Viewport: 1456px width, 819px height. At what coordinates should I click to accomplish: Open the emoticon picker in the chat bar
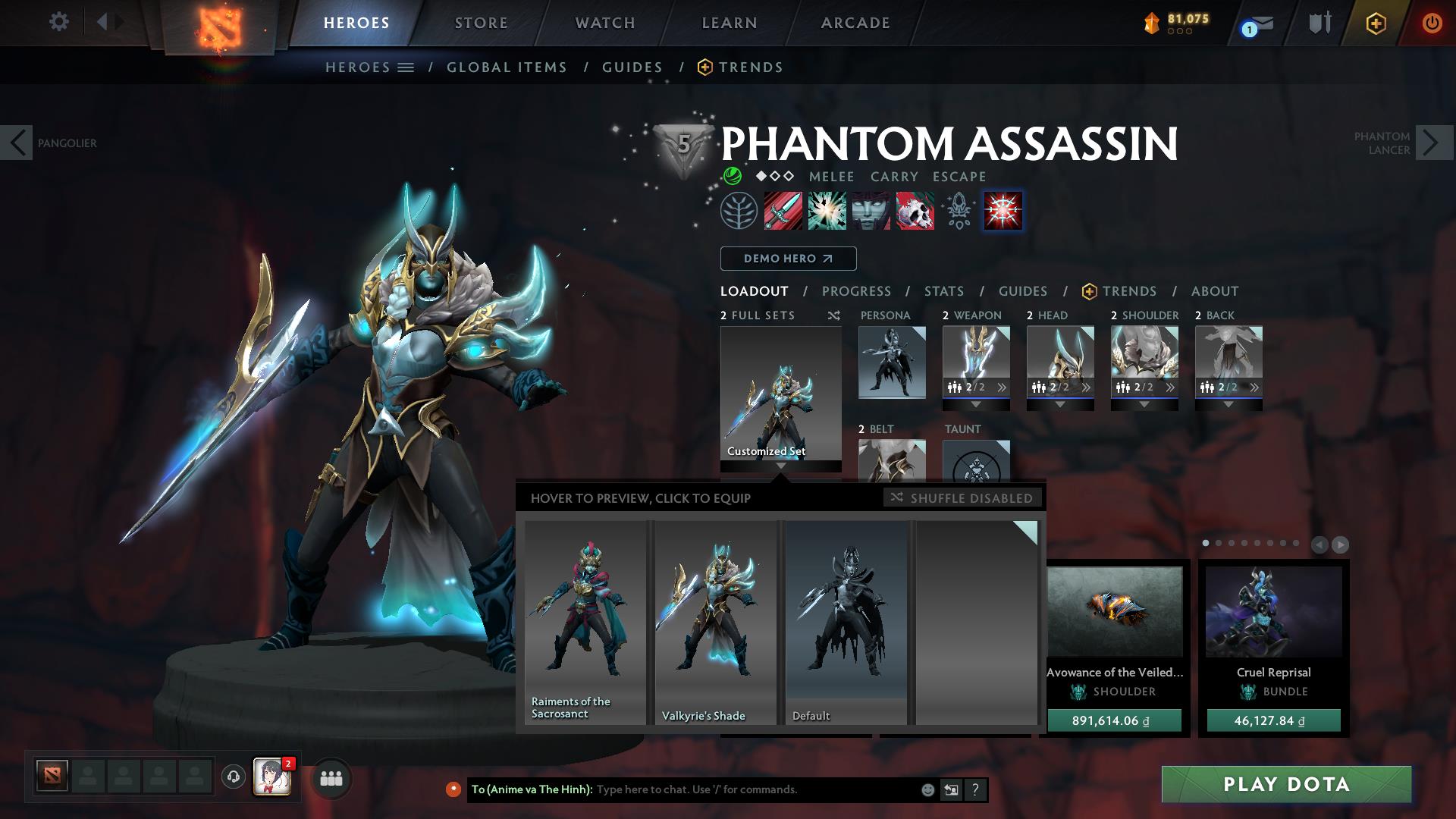point(927,789)
